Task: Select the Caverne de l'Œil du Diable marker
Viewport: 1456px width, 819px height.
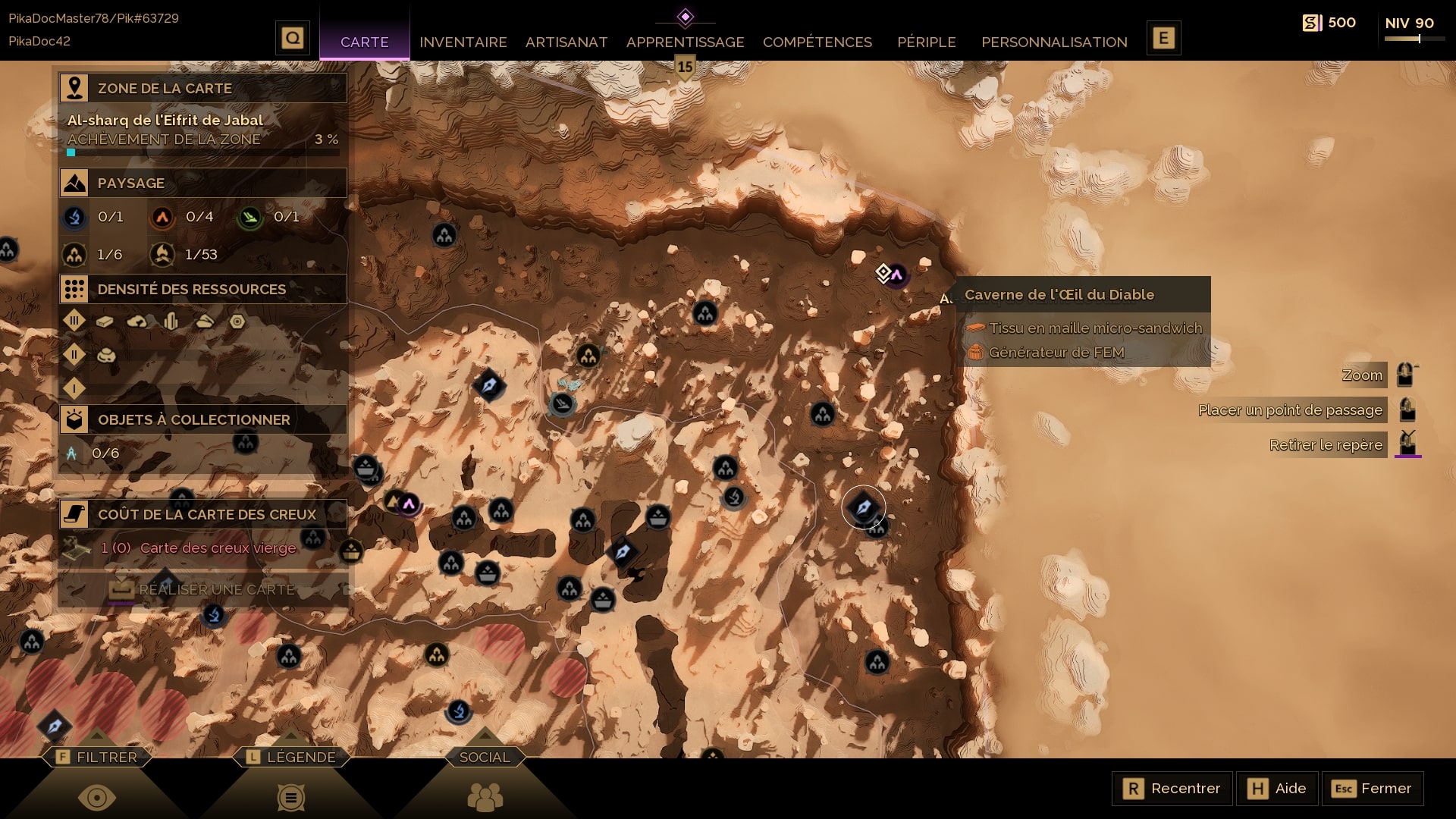Action: (896, 275)
